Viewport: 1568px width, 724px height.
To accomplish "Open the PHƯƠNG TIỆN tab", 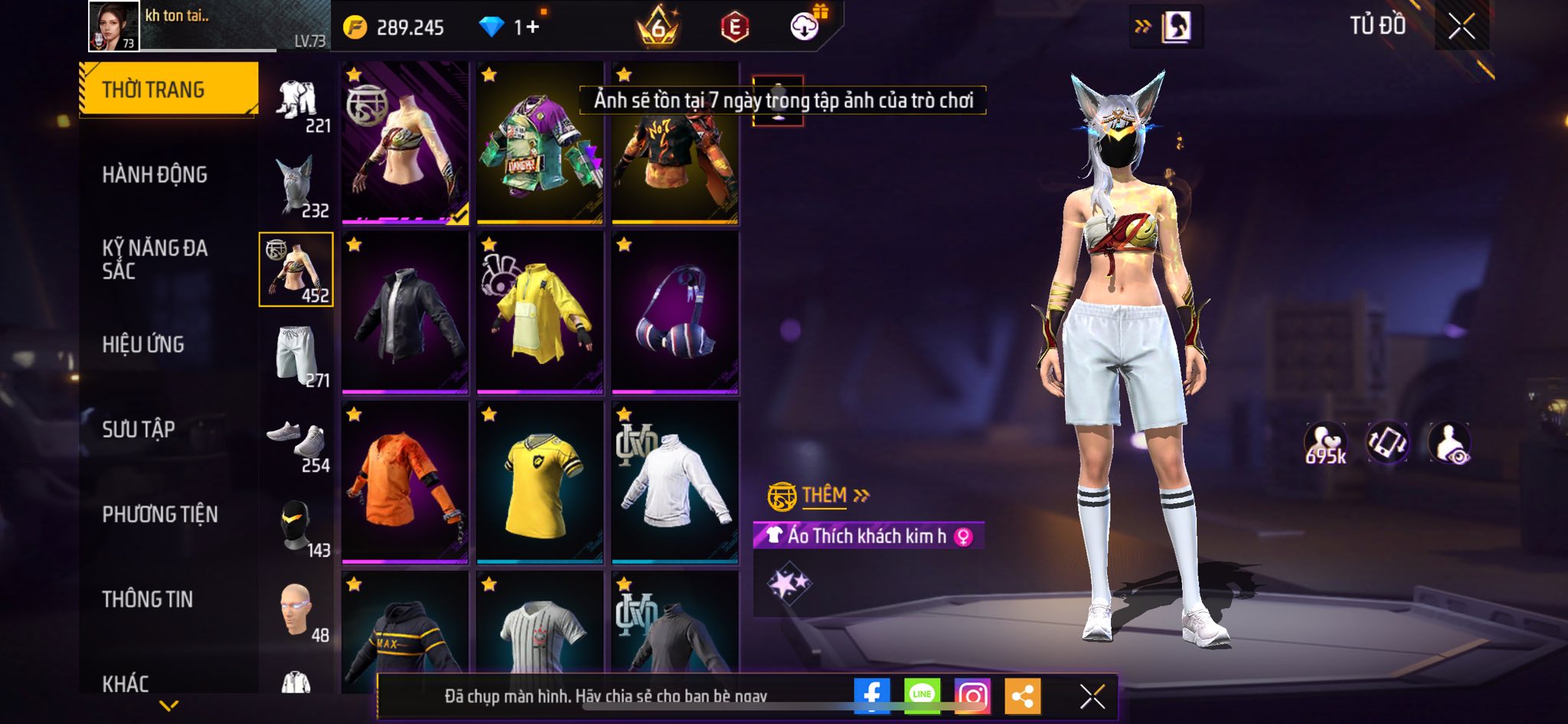I will 160,514.
